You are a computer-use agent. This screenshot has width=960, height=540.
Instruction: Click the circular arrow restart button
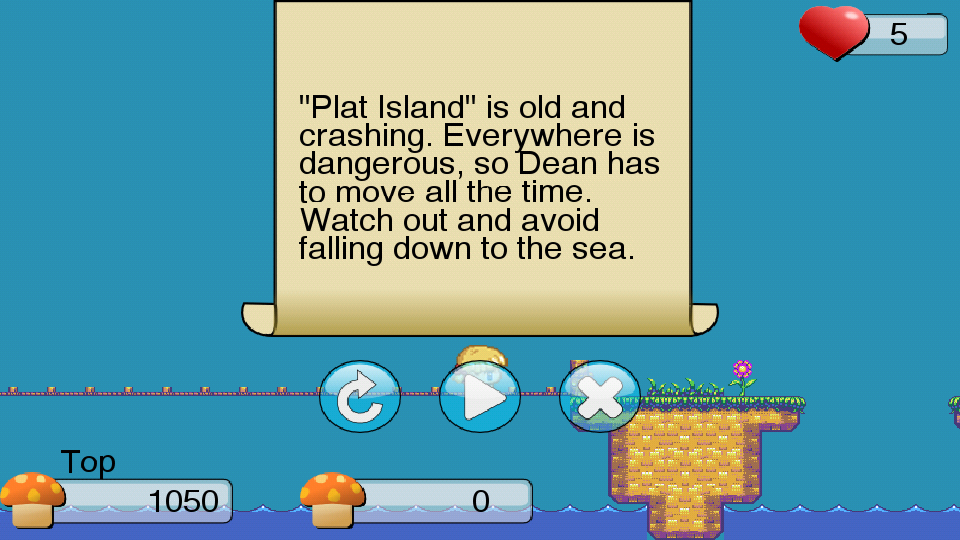pos(360,397)
